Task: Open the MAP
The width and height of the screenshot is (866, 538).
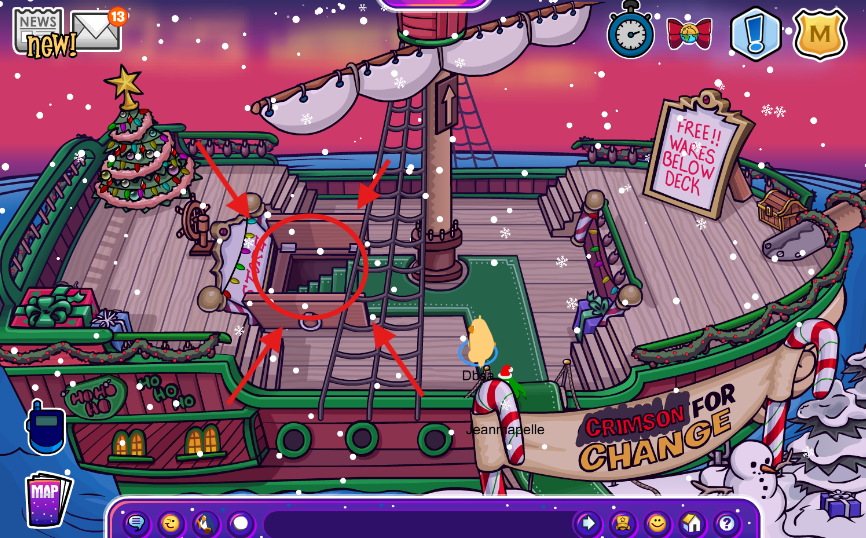Action: [x=46, y=498]
